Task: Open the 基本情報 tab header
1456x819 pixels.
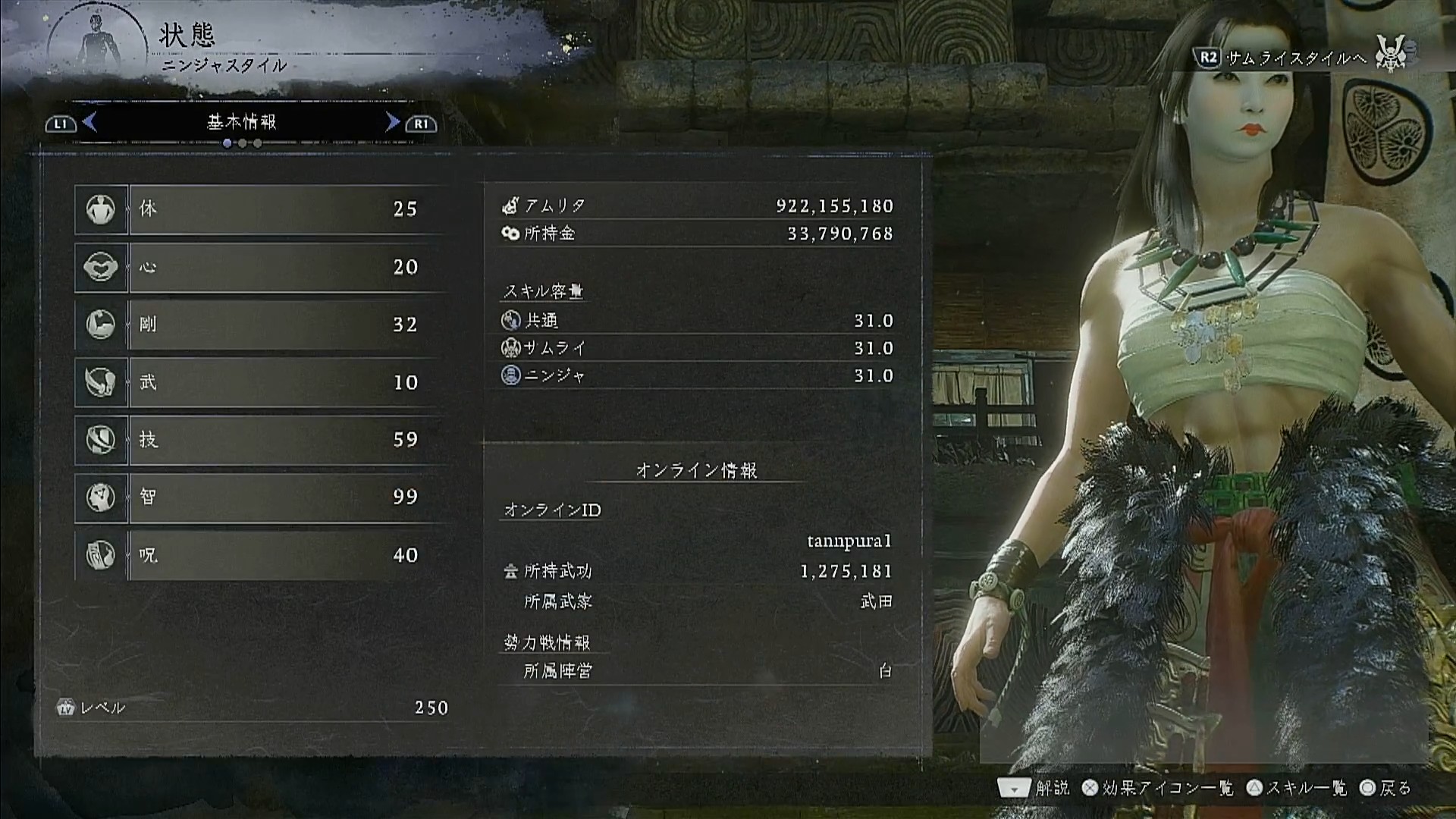Action: 241,122
